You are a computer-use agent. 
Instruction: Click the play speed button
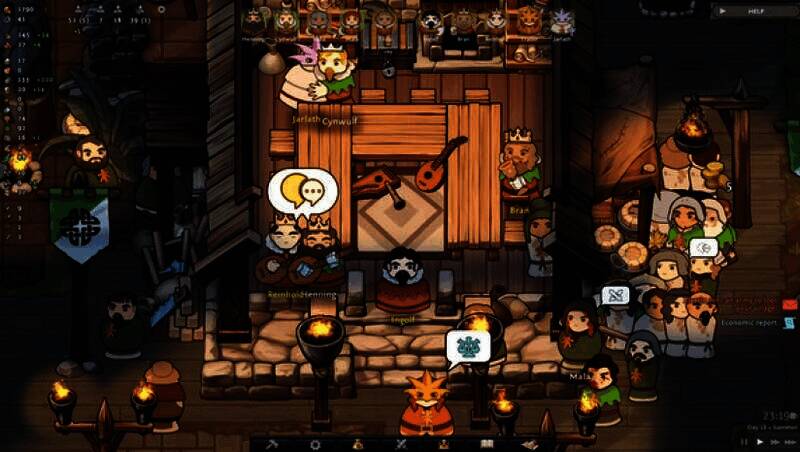pos(760,441)
